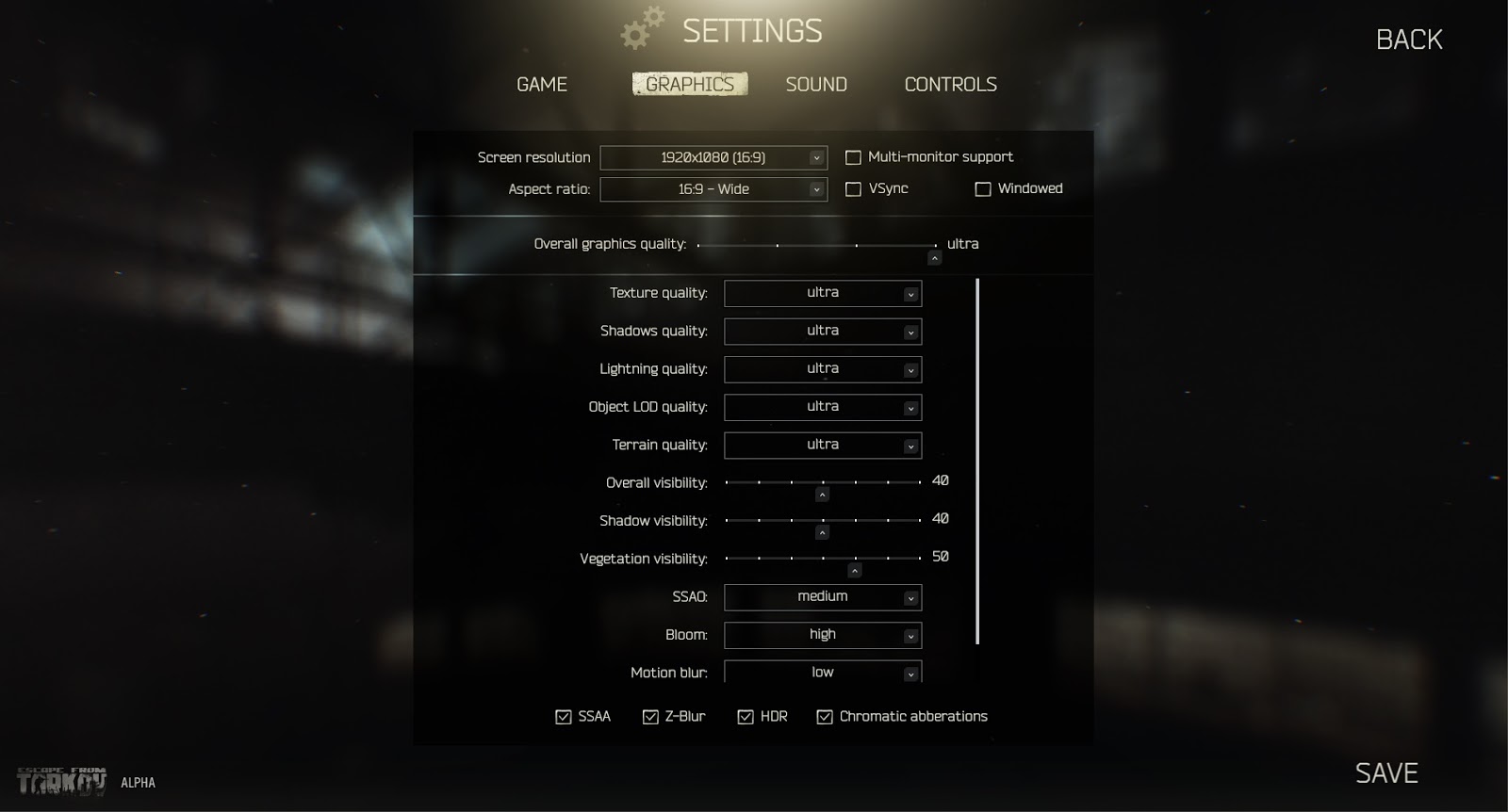Enable Multi-monitor support
Image resolution: width=1508 pixels, height=812 pixels.
coord(854,157)
